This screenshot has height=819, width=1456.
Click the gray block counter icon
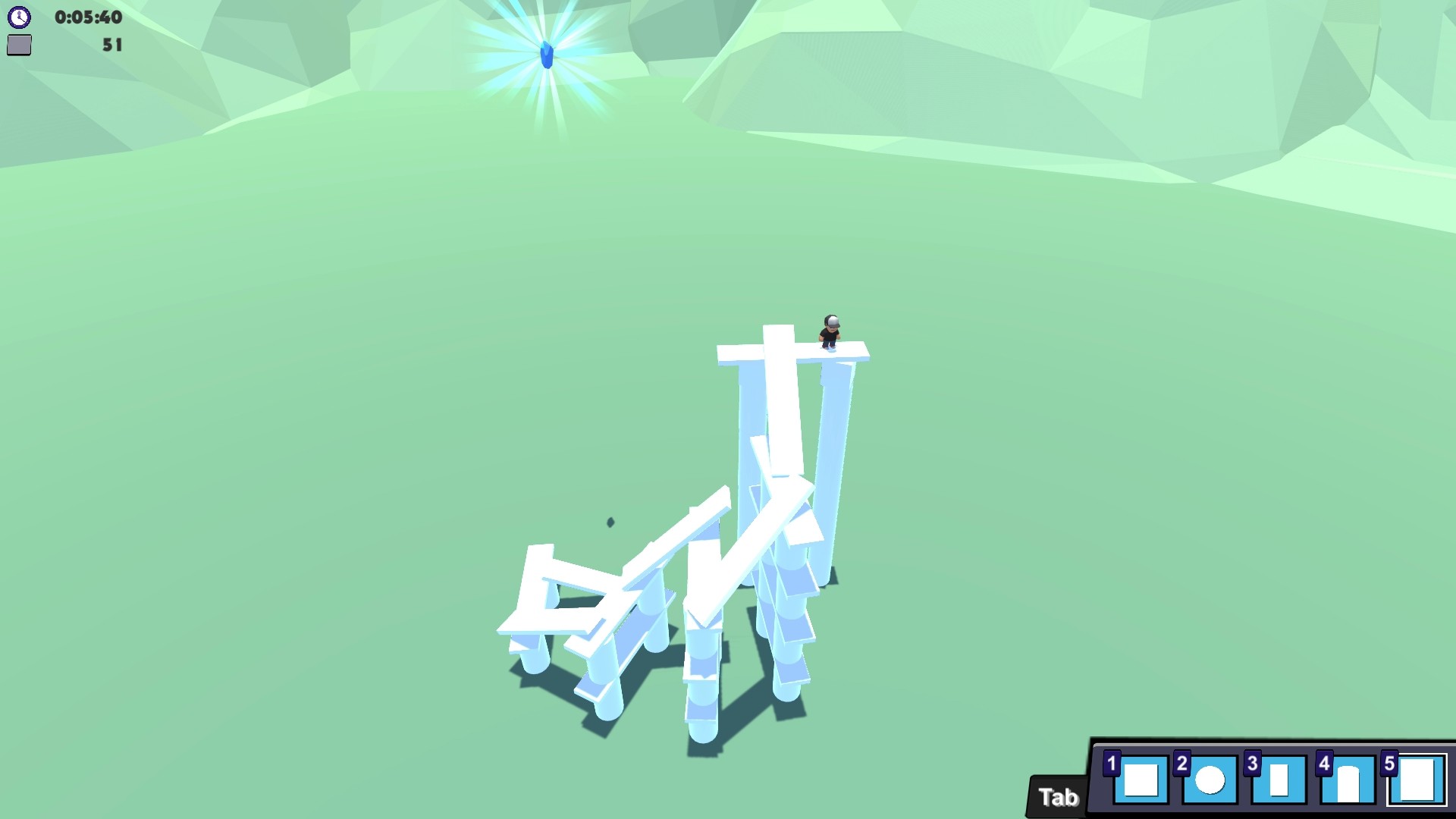click(20, 45)
